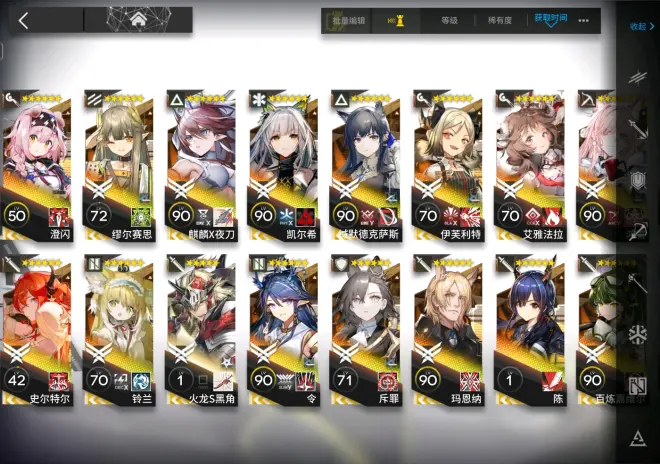Open batch edit (批量编辑)

pyautogui.click(x=347, y=20)
